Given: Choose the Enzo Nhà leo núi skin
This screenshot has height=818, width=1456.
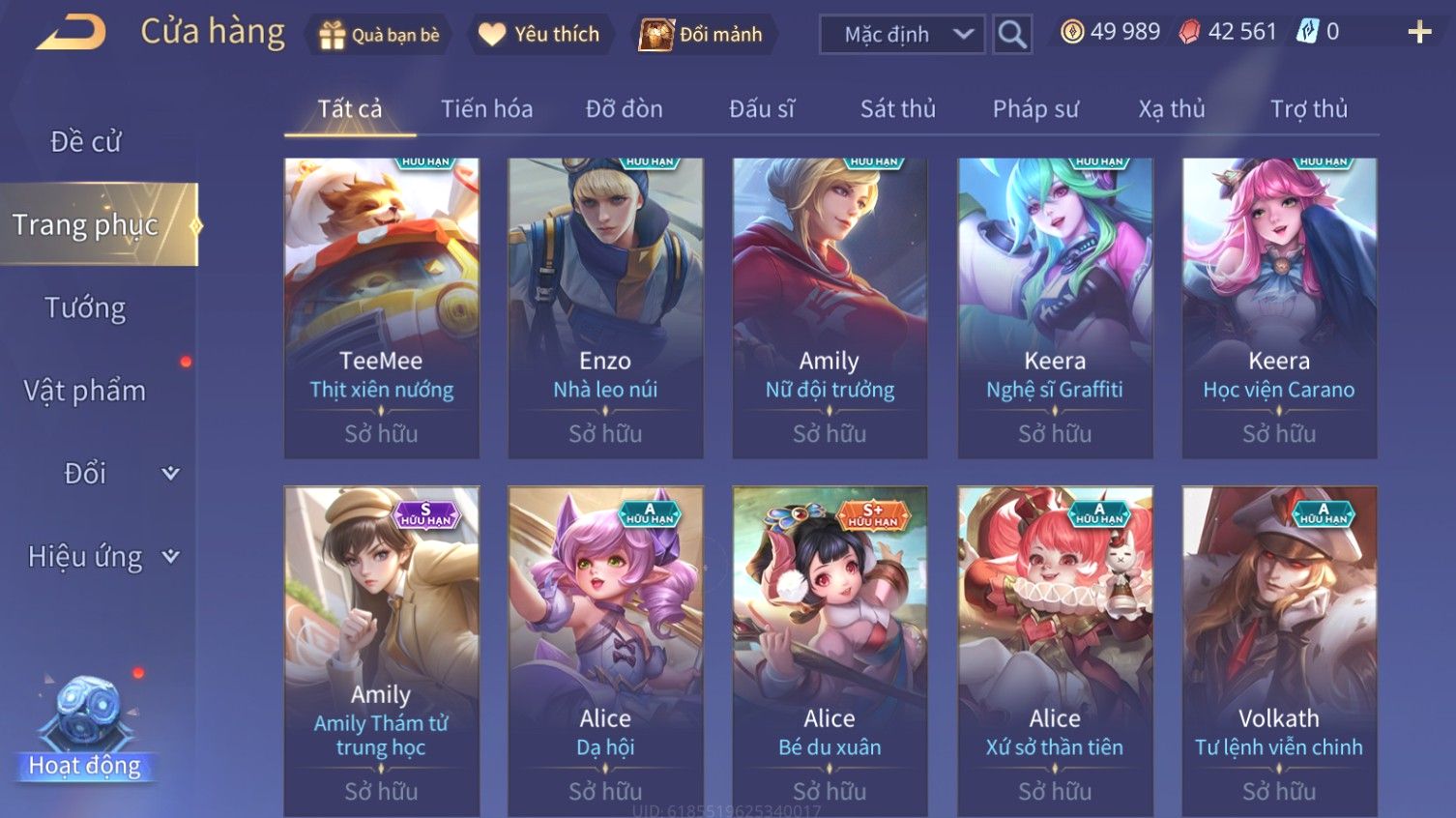Looking at the screenshot, I should pyautogui.click(x=605, y=307).
